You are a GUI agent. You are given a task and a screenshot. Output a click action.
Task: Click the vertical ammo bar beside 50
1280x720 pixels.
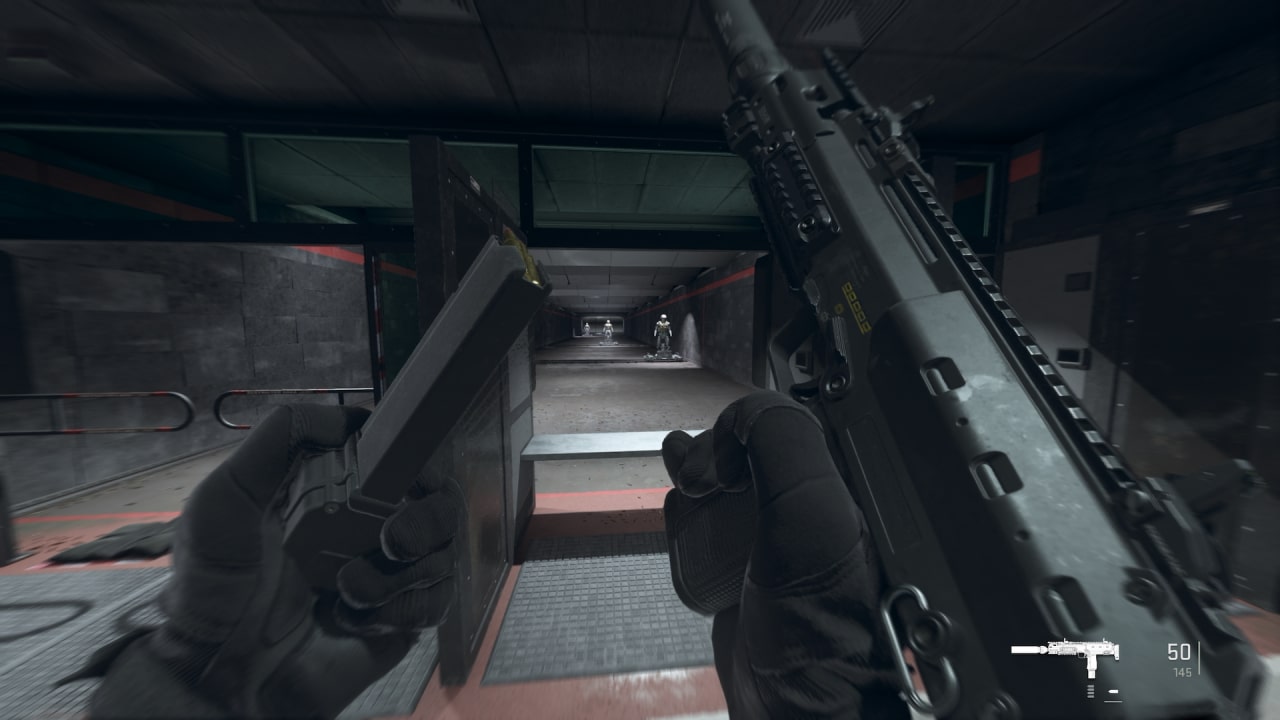coord(1200,655)
